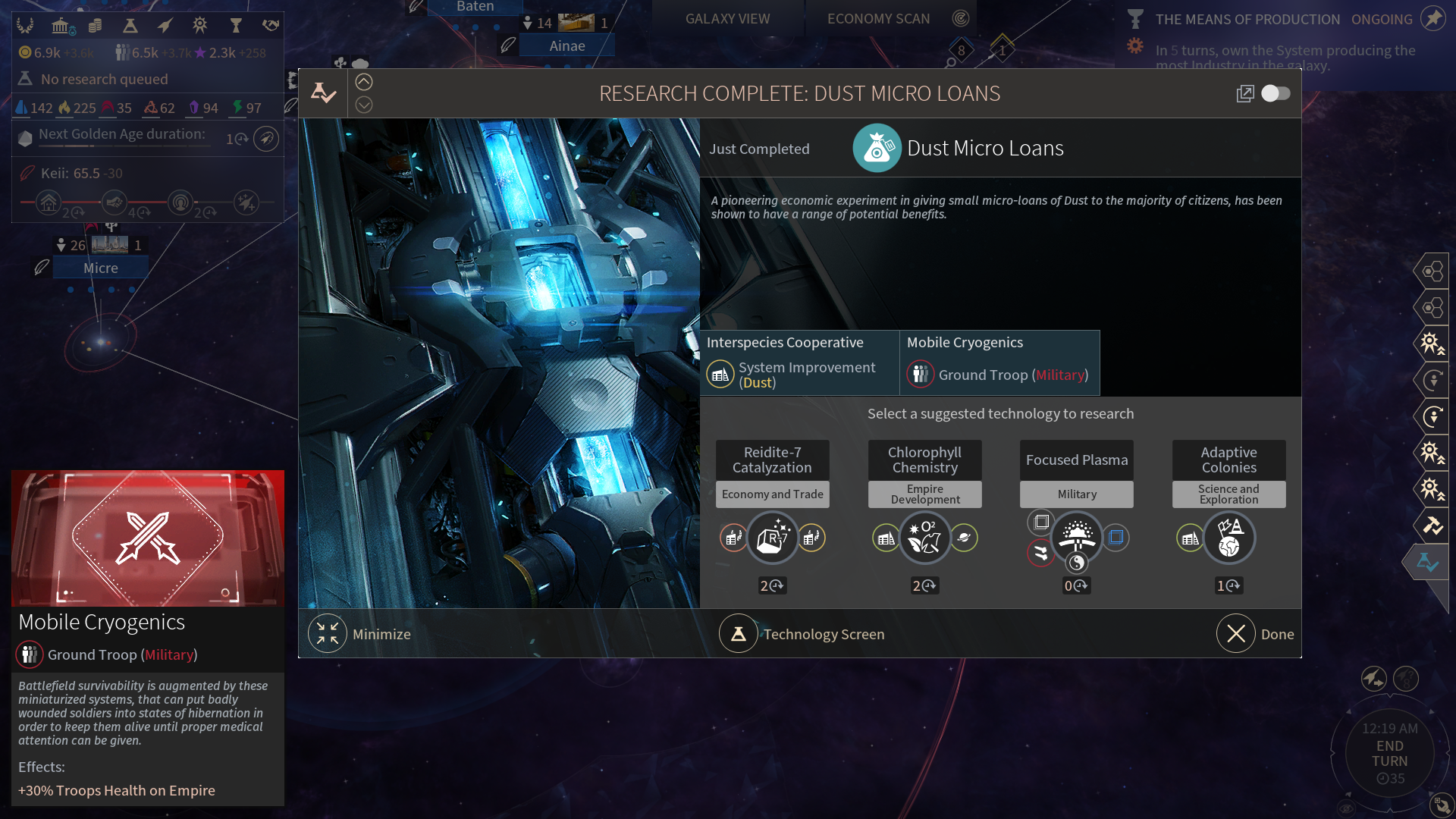Select the Micre system label
The width and height of the screenshot is (1456, 819).
(x=101, y=268)
